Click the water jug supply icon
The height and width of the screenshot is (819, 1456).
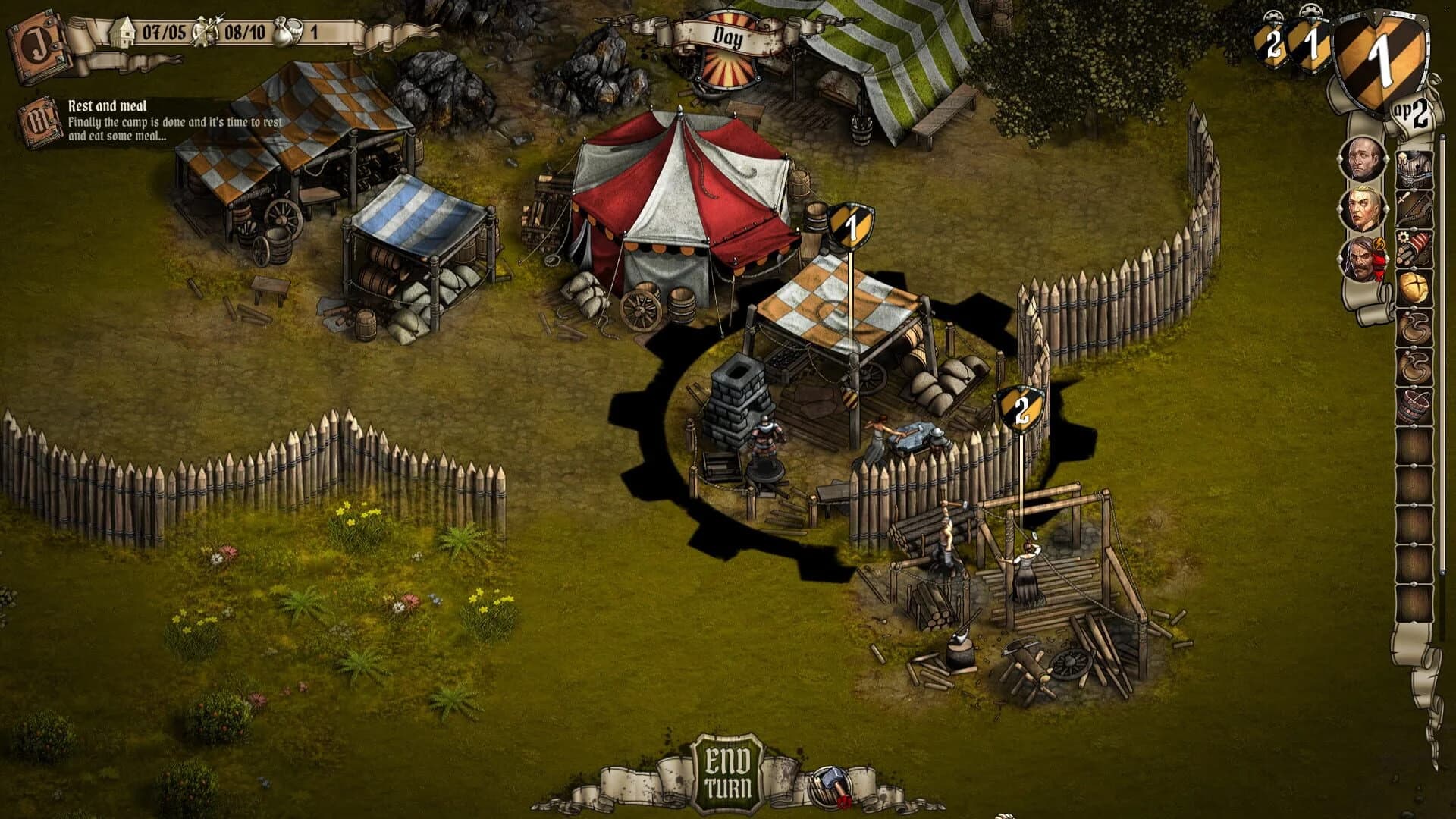[x=282, y=32]
